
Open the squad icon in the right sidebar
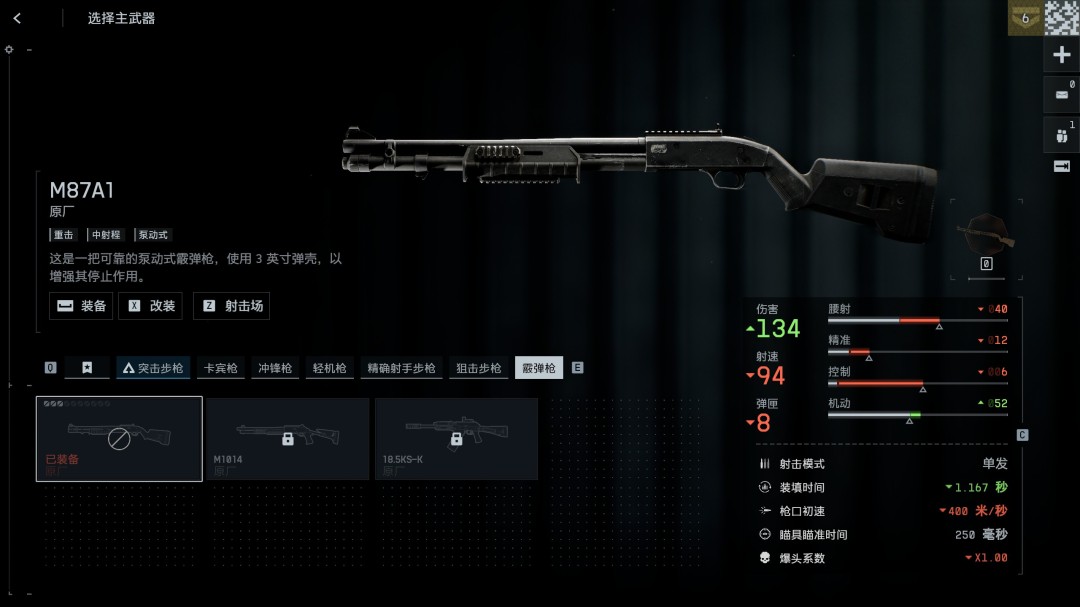1062,133
